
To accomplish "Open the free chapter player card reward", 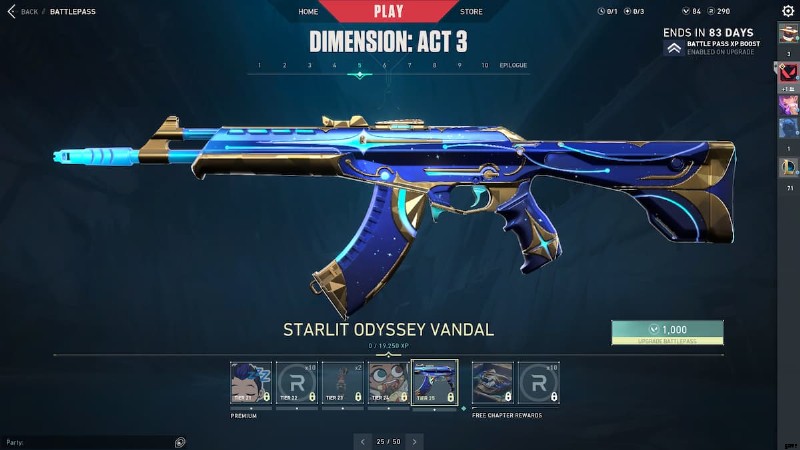I will (493, 382).
